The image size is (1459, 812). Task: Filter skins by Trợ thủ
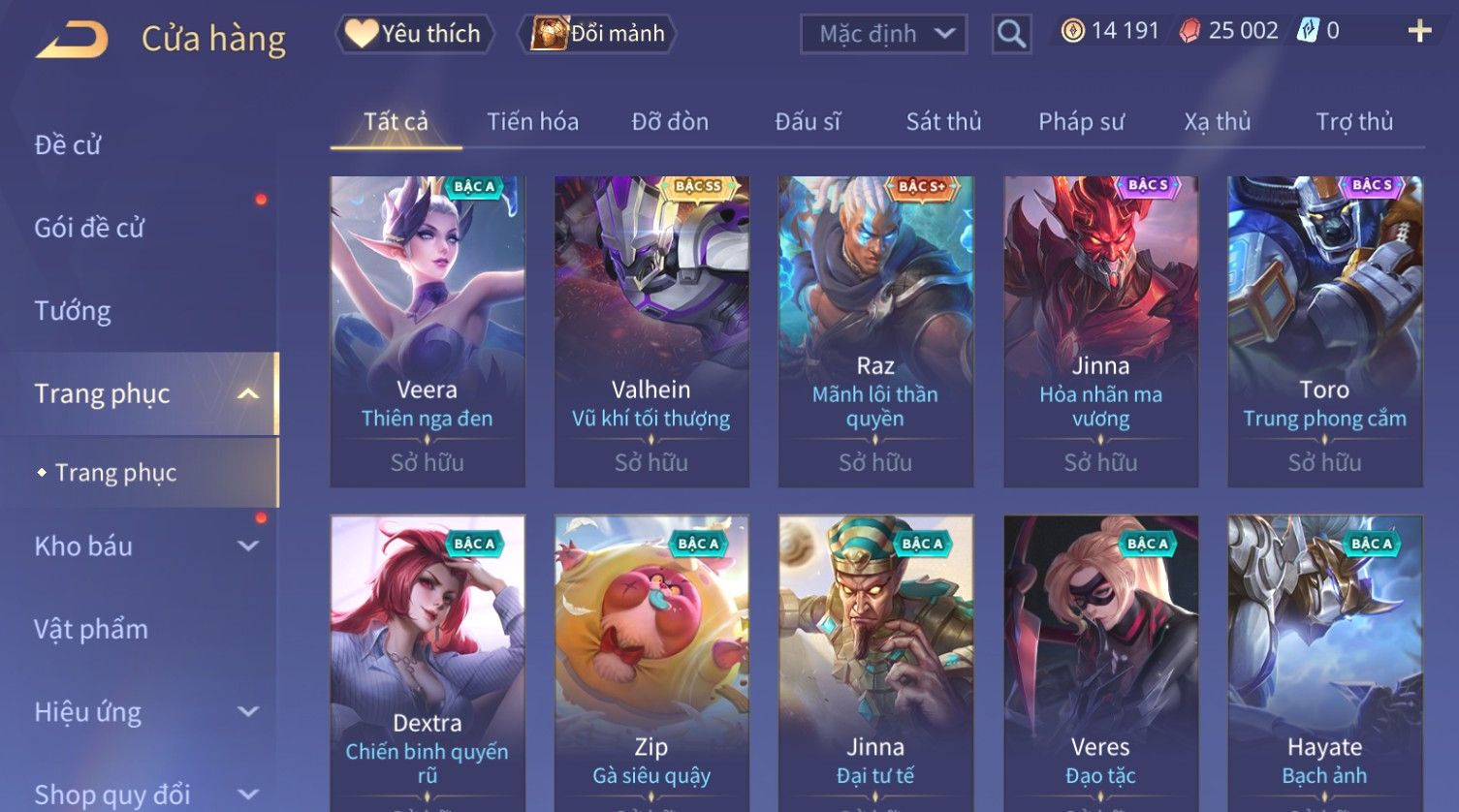1353,122
